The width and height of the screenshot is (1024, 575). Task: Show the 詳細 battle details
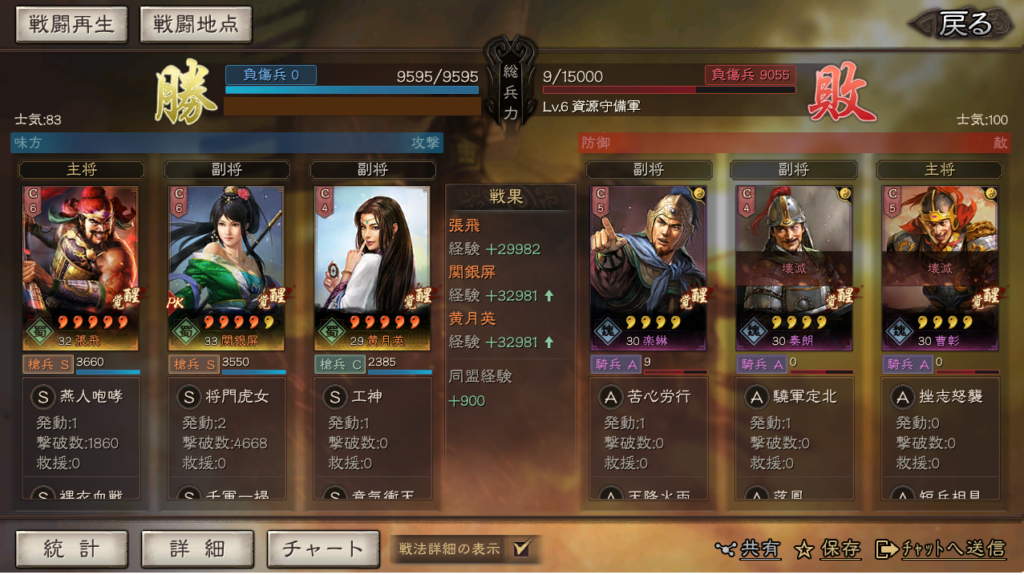[x=197, y=548]
